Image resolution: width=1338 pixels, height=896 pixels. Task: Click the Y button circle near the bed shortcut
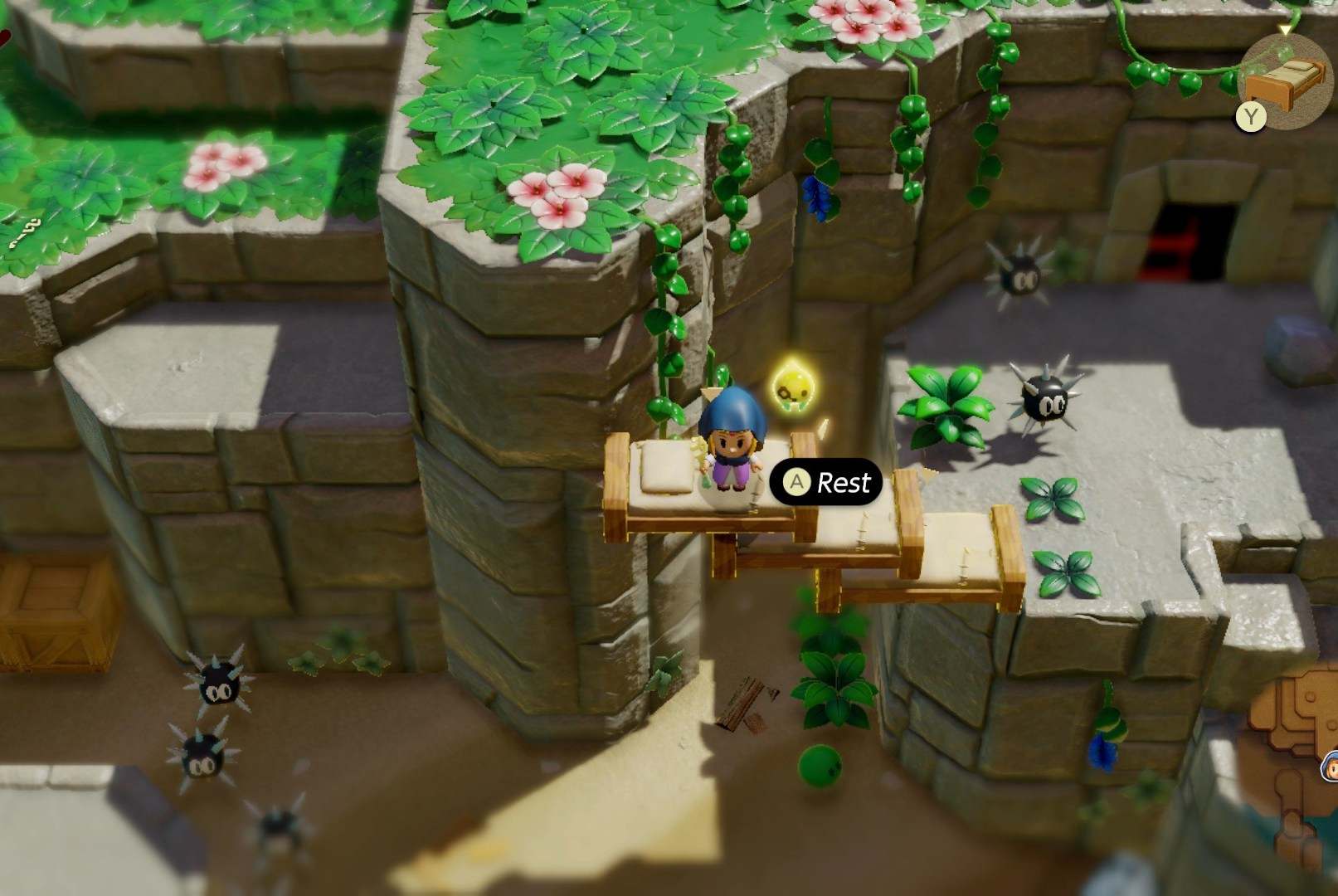click(1251, 116)
